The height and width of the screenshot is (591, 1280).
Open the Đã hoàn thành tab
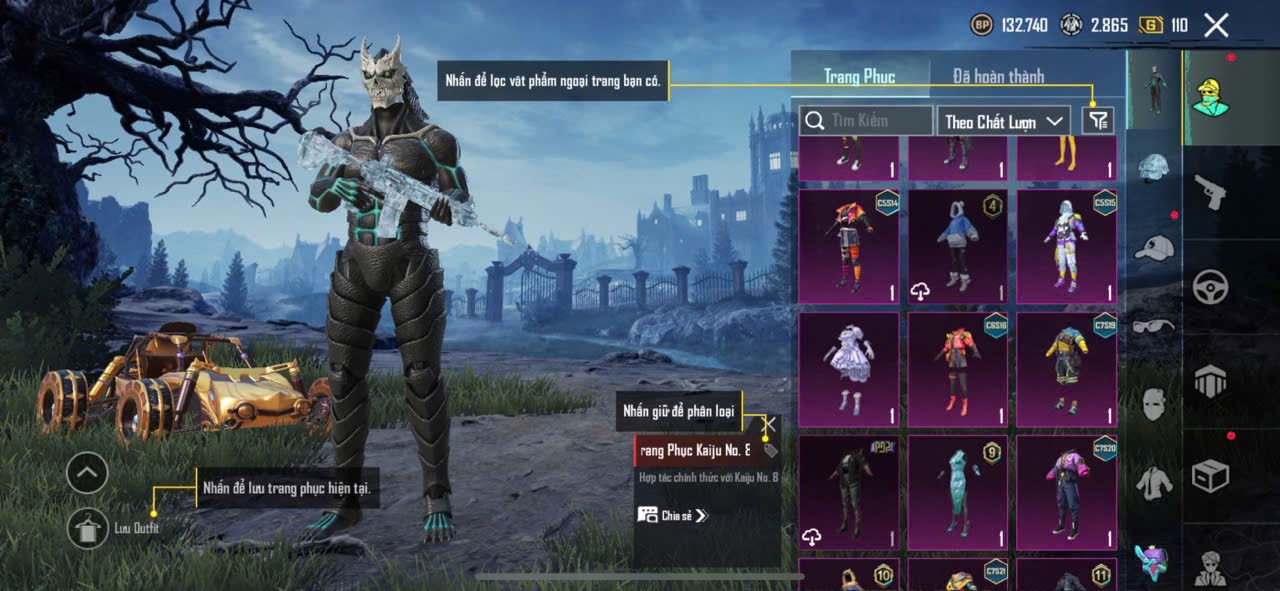[x=998, y=76]
